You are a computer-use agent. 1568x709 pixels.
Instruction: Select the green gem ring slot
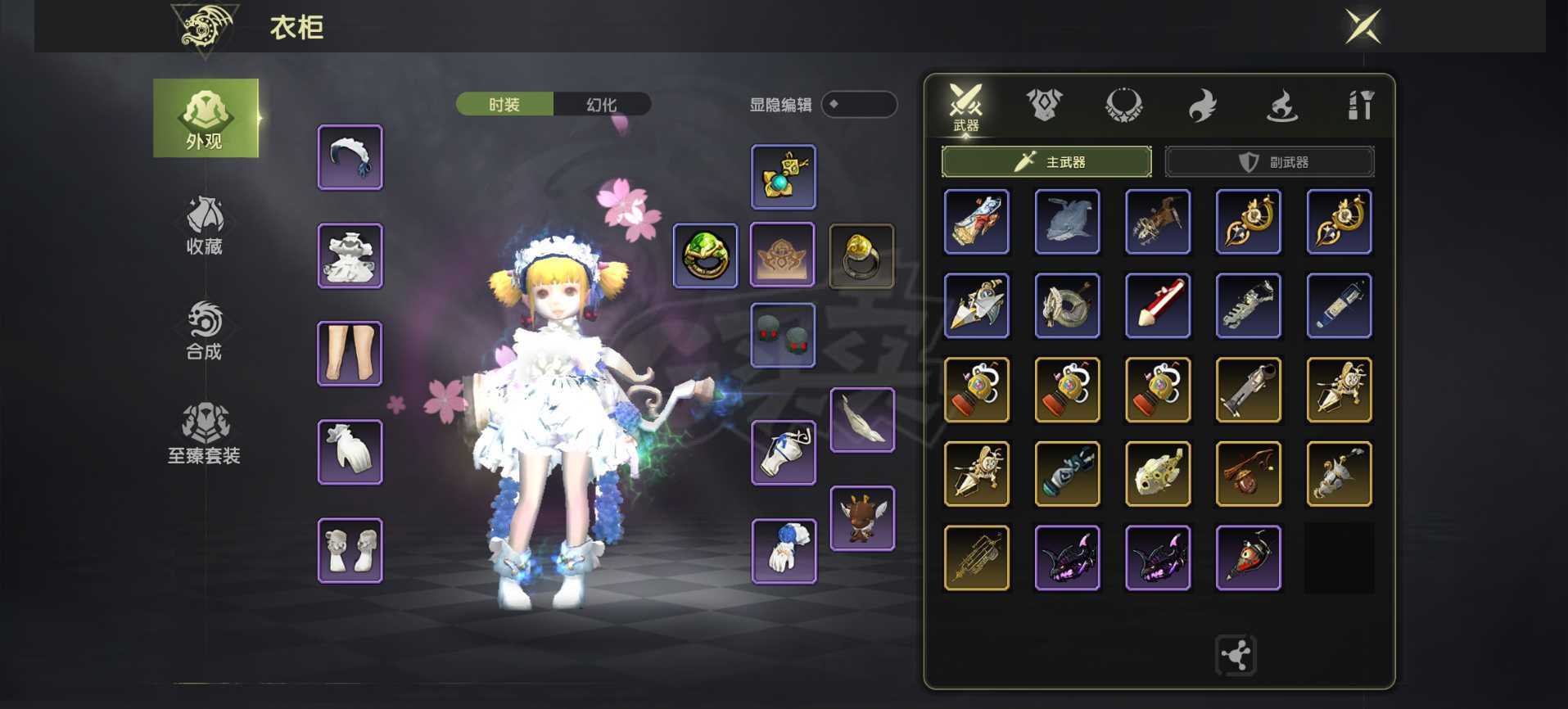705,255
